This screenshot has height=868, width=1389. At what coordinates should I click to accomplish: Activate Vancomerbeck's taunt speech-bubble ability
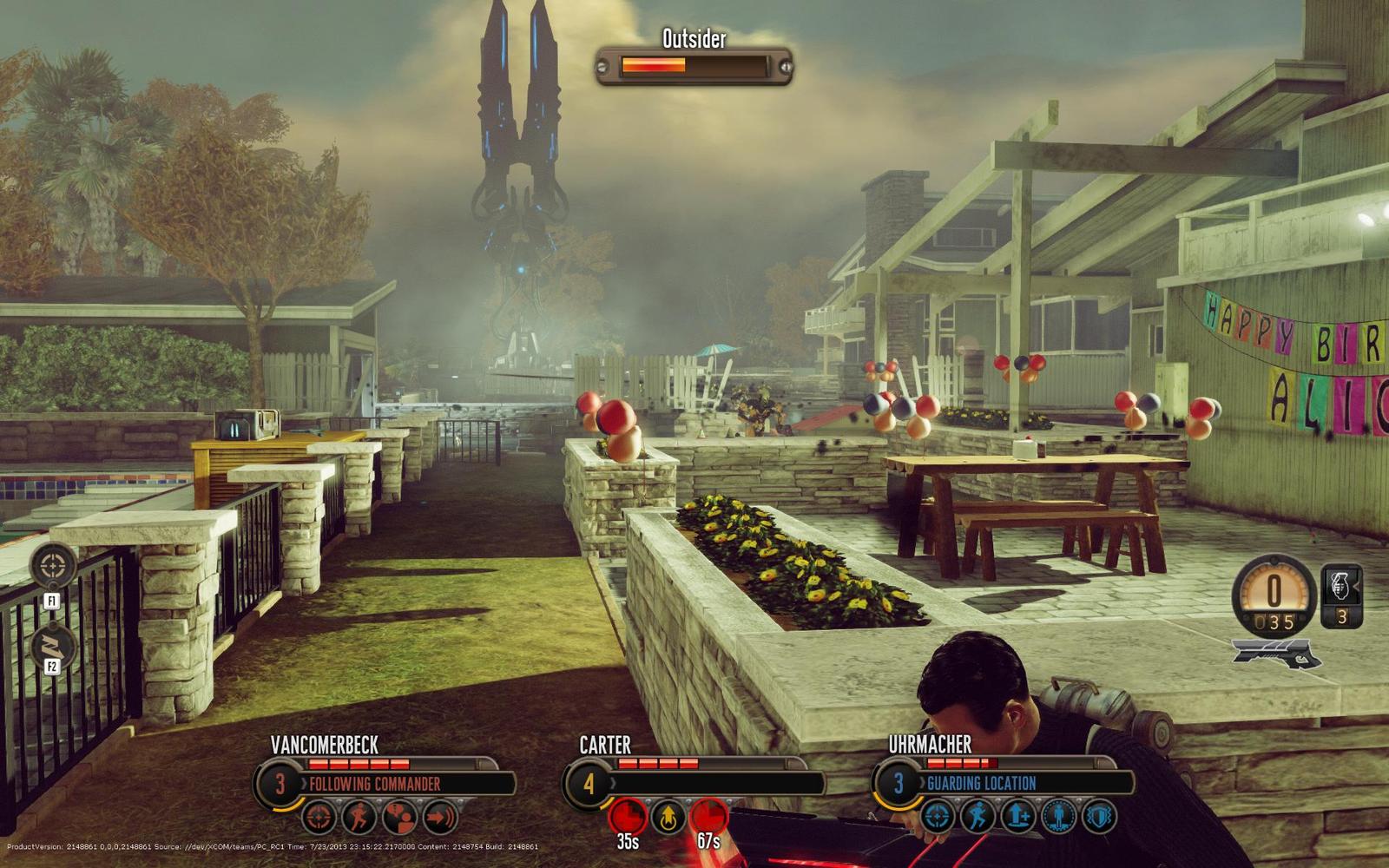[x=399, y=817]
